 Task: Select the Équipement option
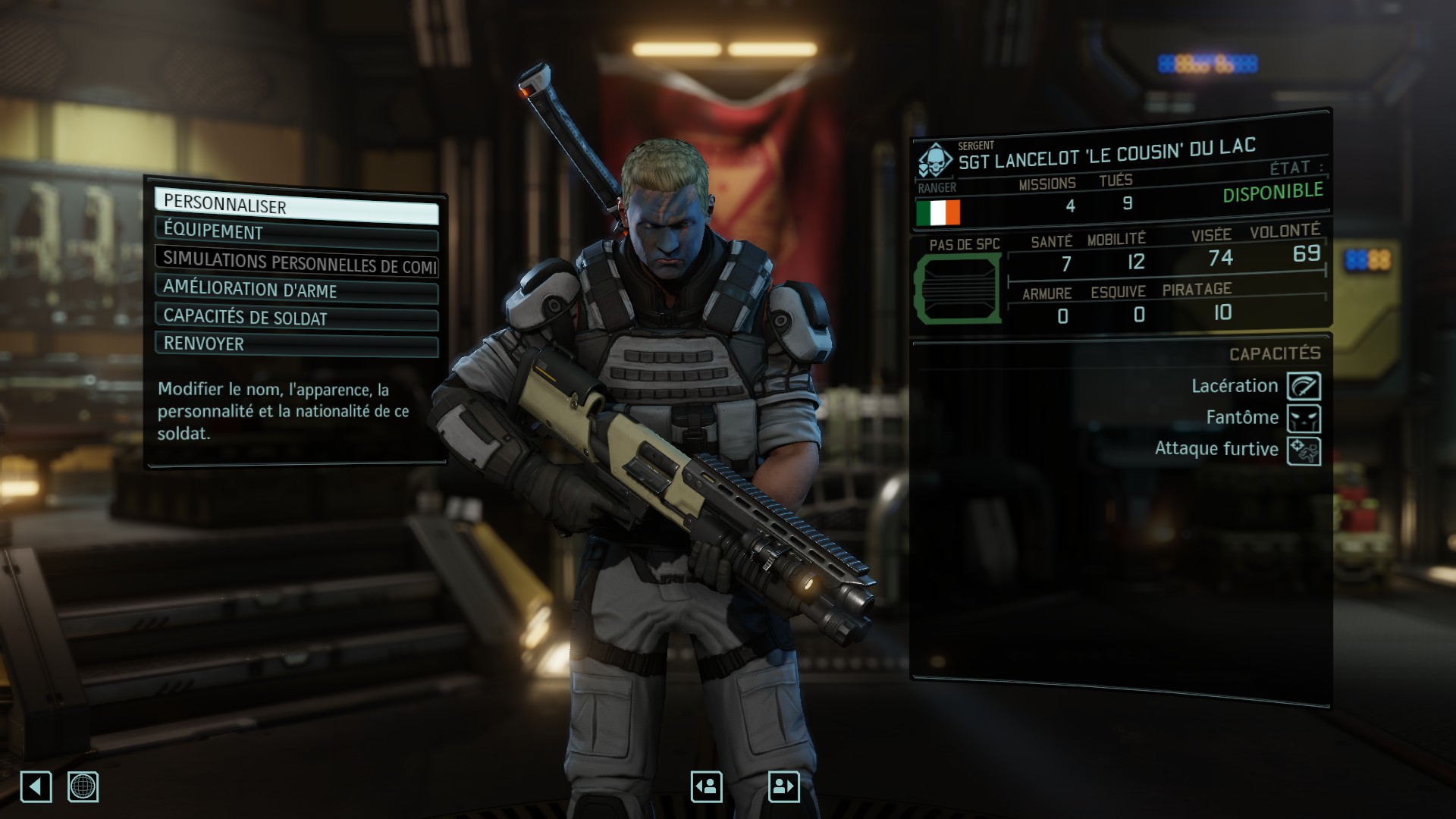coord(297,233)
